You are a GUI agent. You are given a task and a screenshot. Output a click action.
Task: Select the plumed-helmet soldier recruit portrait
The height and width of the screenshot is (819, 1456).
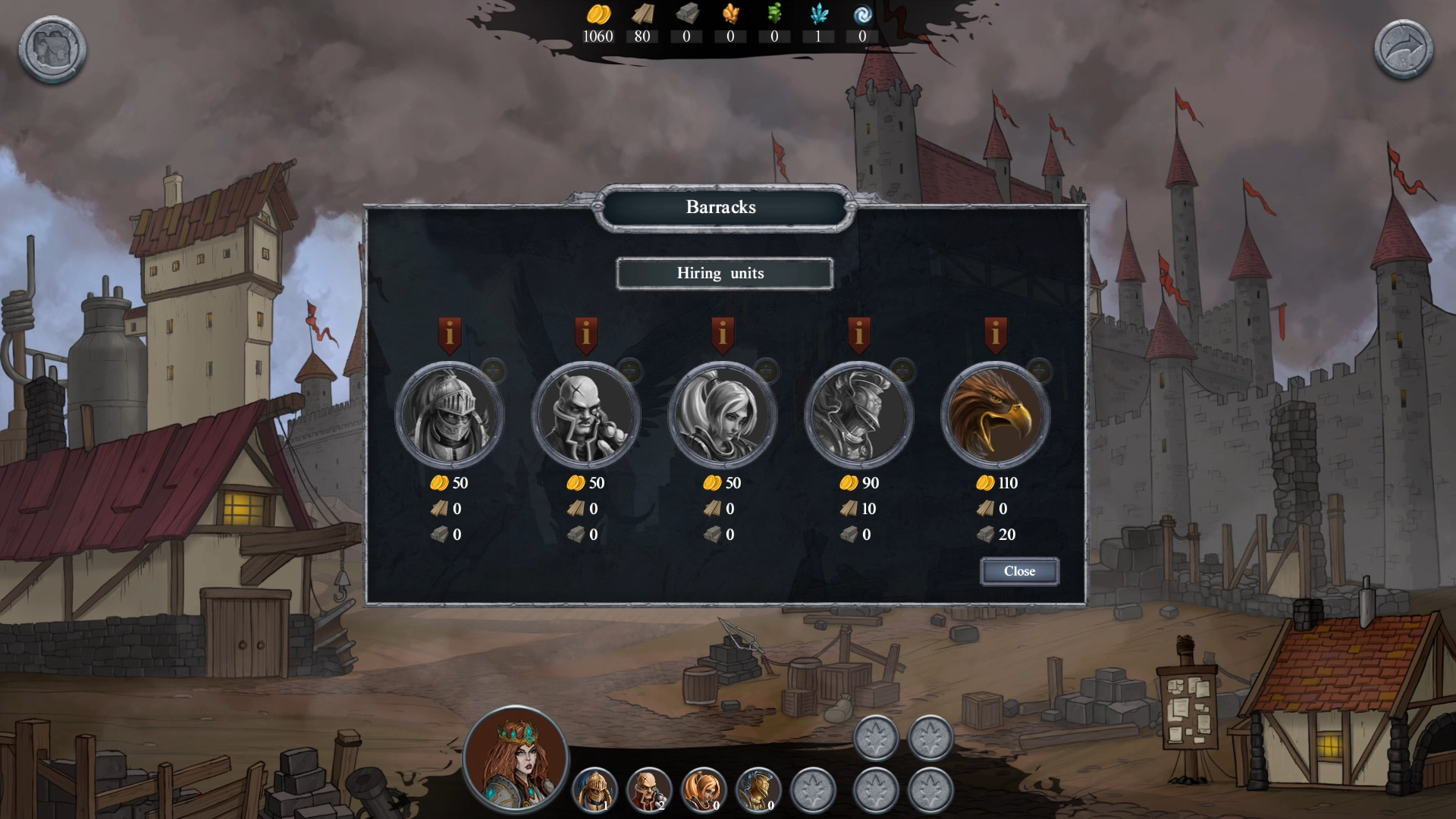pos(858,416)
